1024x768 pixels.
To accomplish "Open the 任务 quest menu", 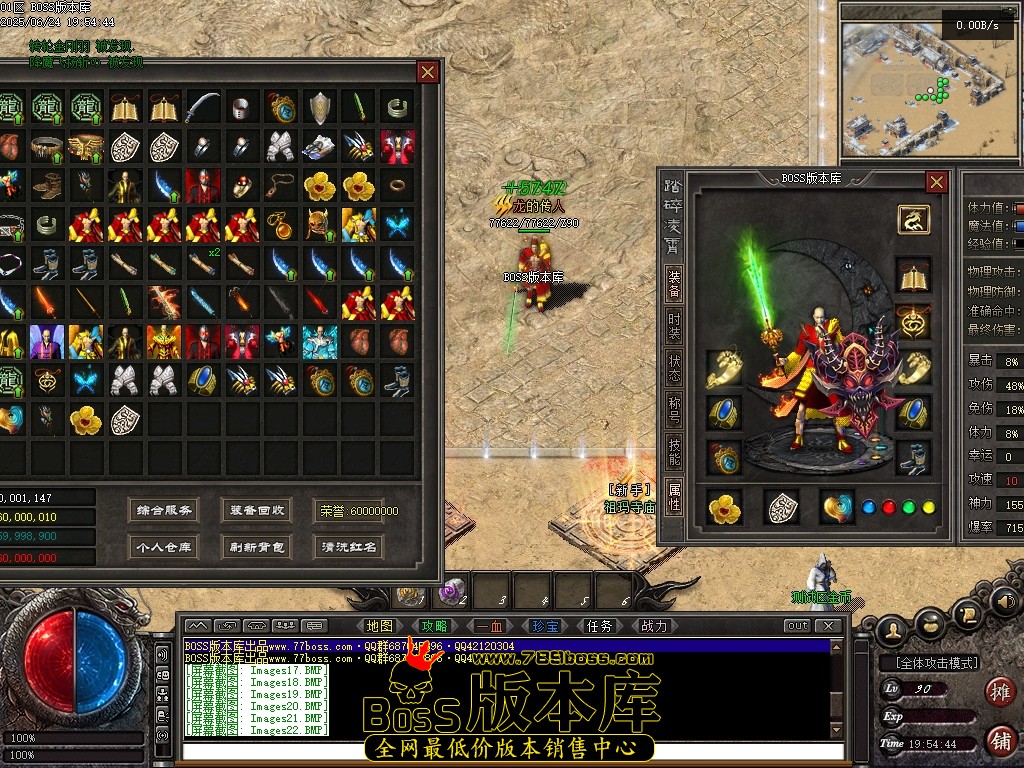I will pos(599,626).
